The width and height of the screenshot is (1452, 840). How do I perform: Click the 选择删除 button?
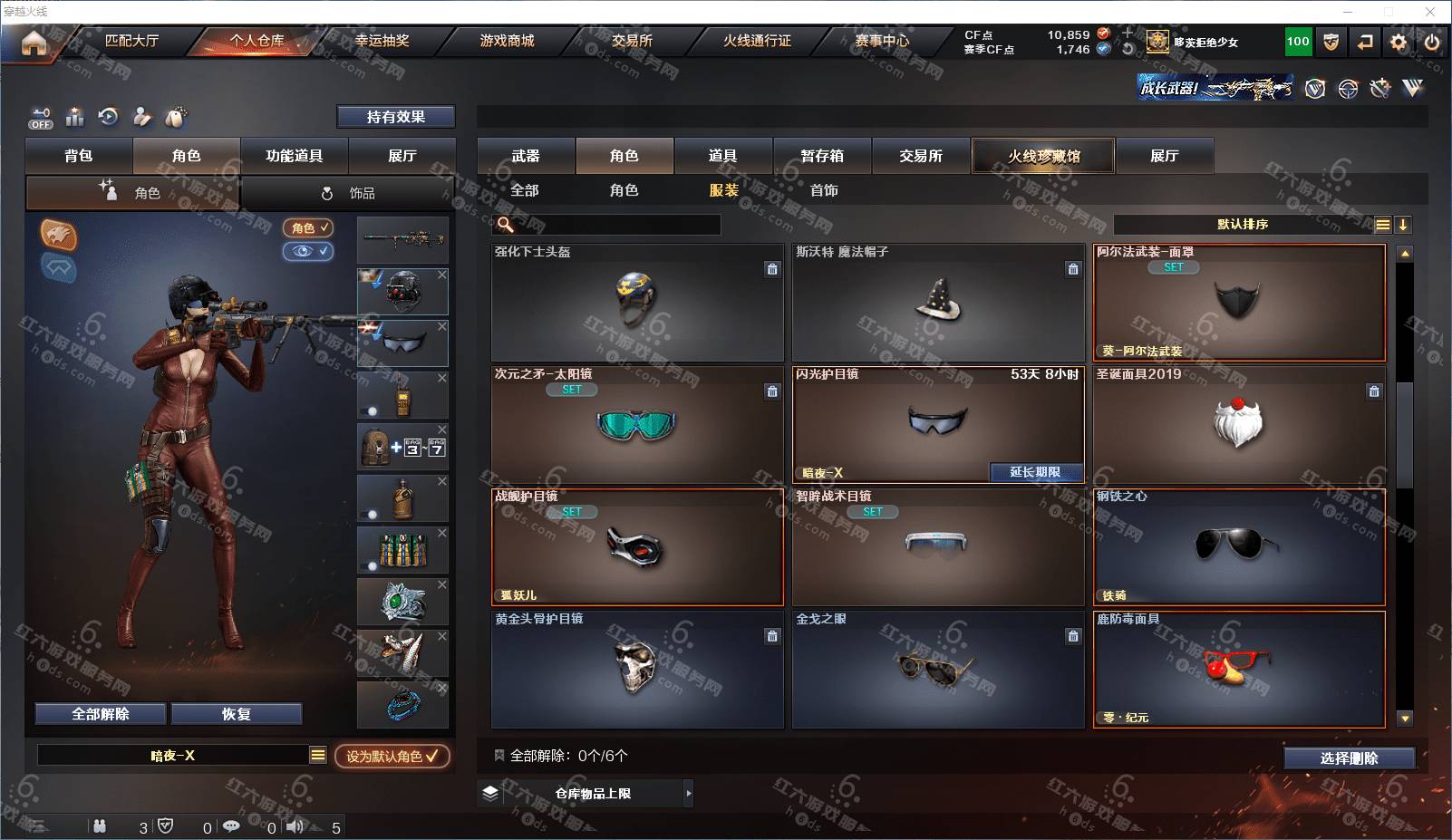coord(1349,758)
